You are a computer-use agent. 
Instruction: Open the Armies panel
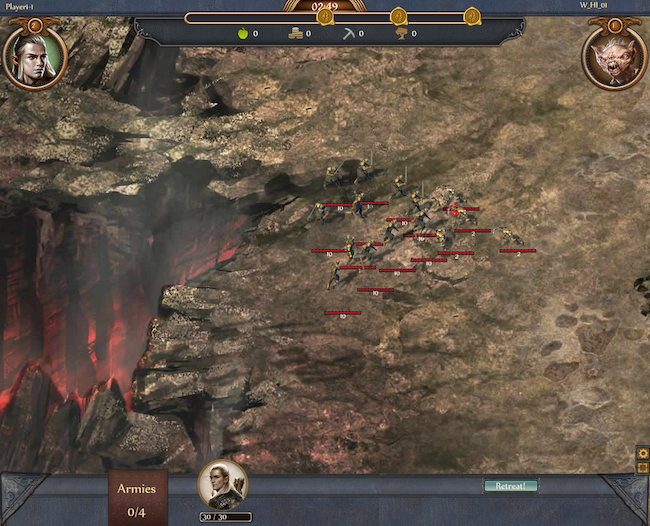pyautogui.click(x=136, y=498)
